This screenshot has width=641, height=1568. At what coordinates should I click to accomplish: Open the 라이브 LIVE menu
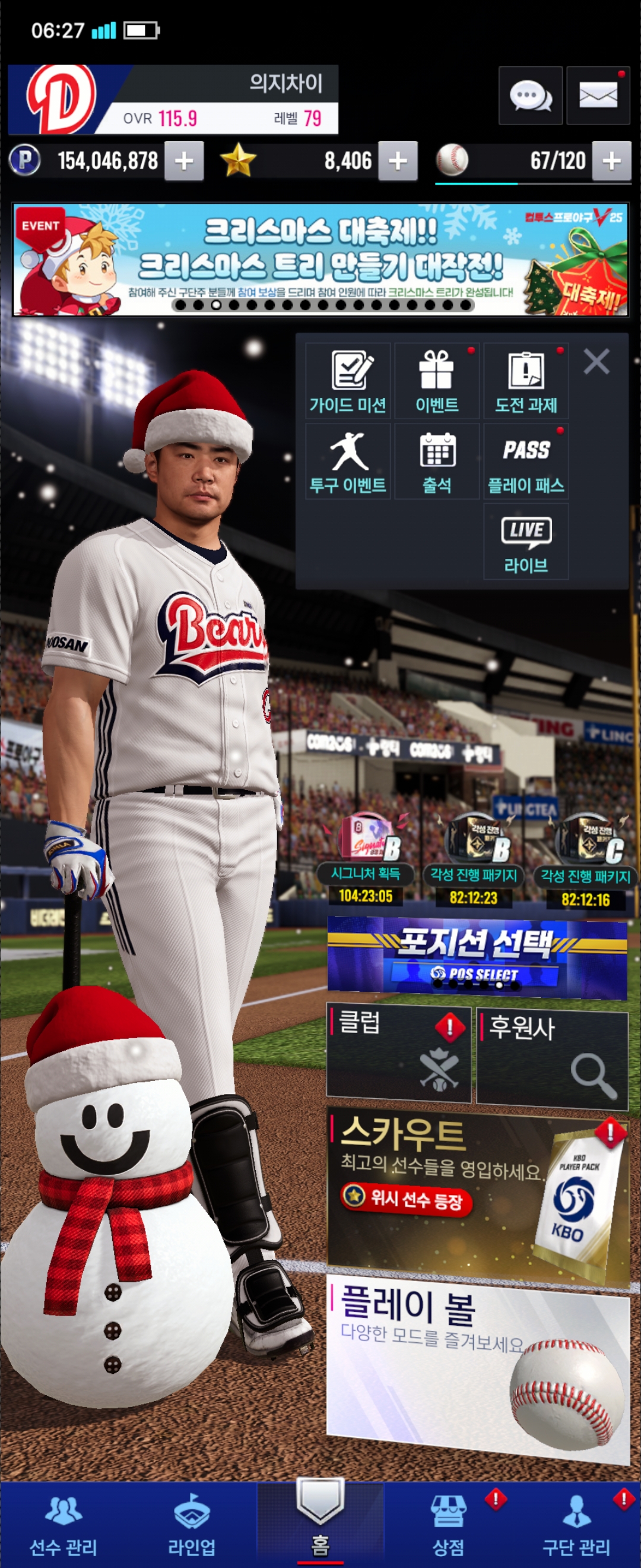[x=526, y=542]
